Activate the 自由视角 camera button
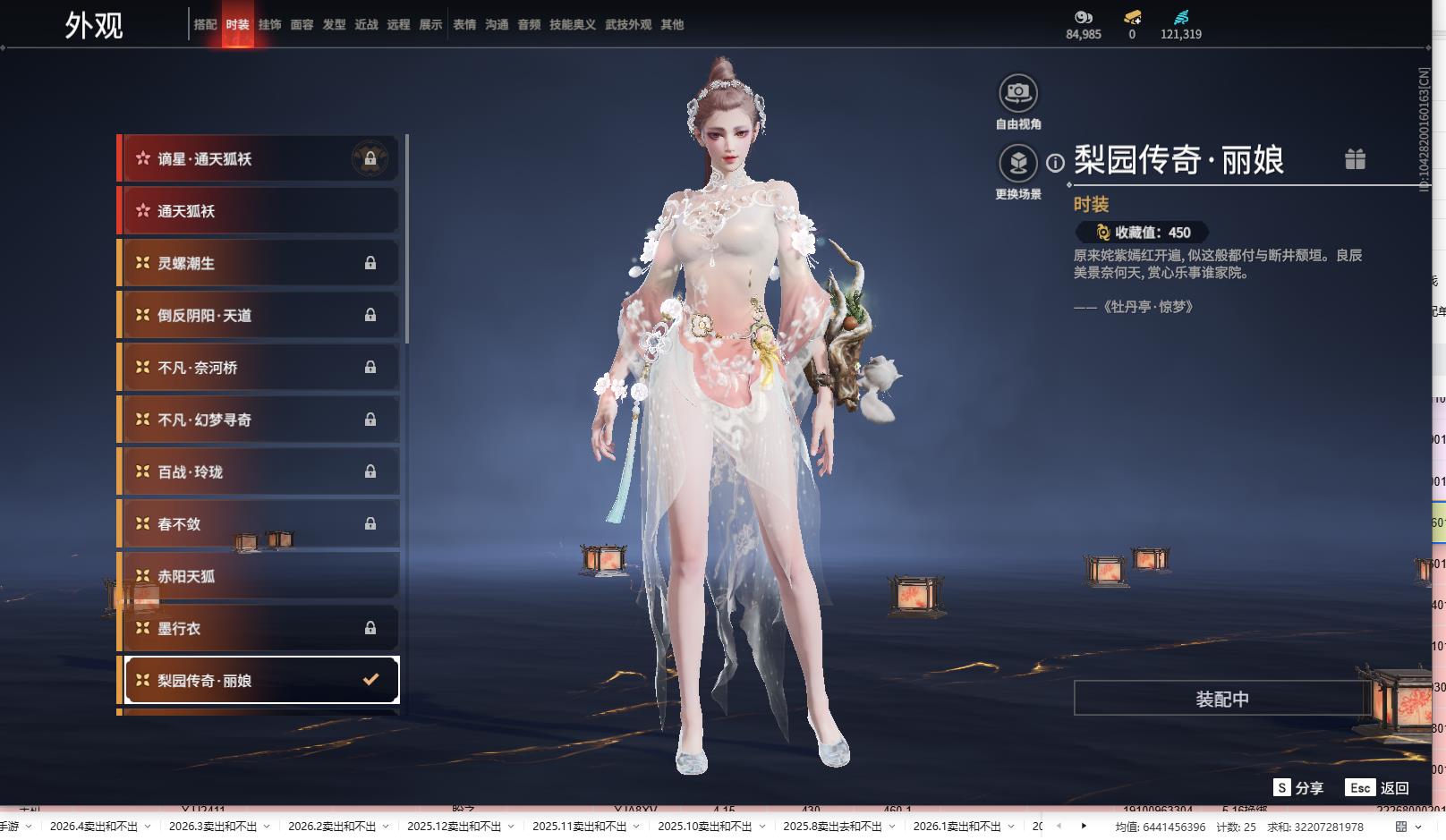The height and width of the screenshot is (840, 1446). [x=1018, y=93]
